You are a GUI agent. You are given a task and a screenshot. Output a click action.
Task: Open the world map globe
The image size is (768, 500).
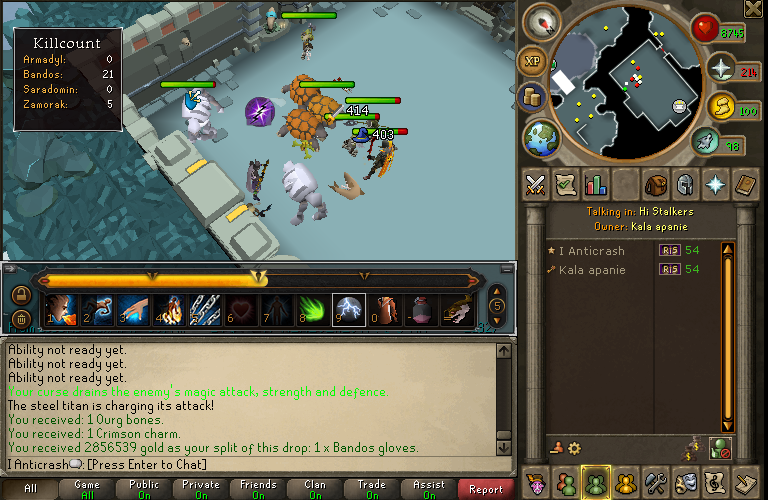coord(540,138)
